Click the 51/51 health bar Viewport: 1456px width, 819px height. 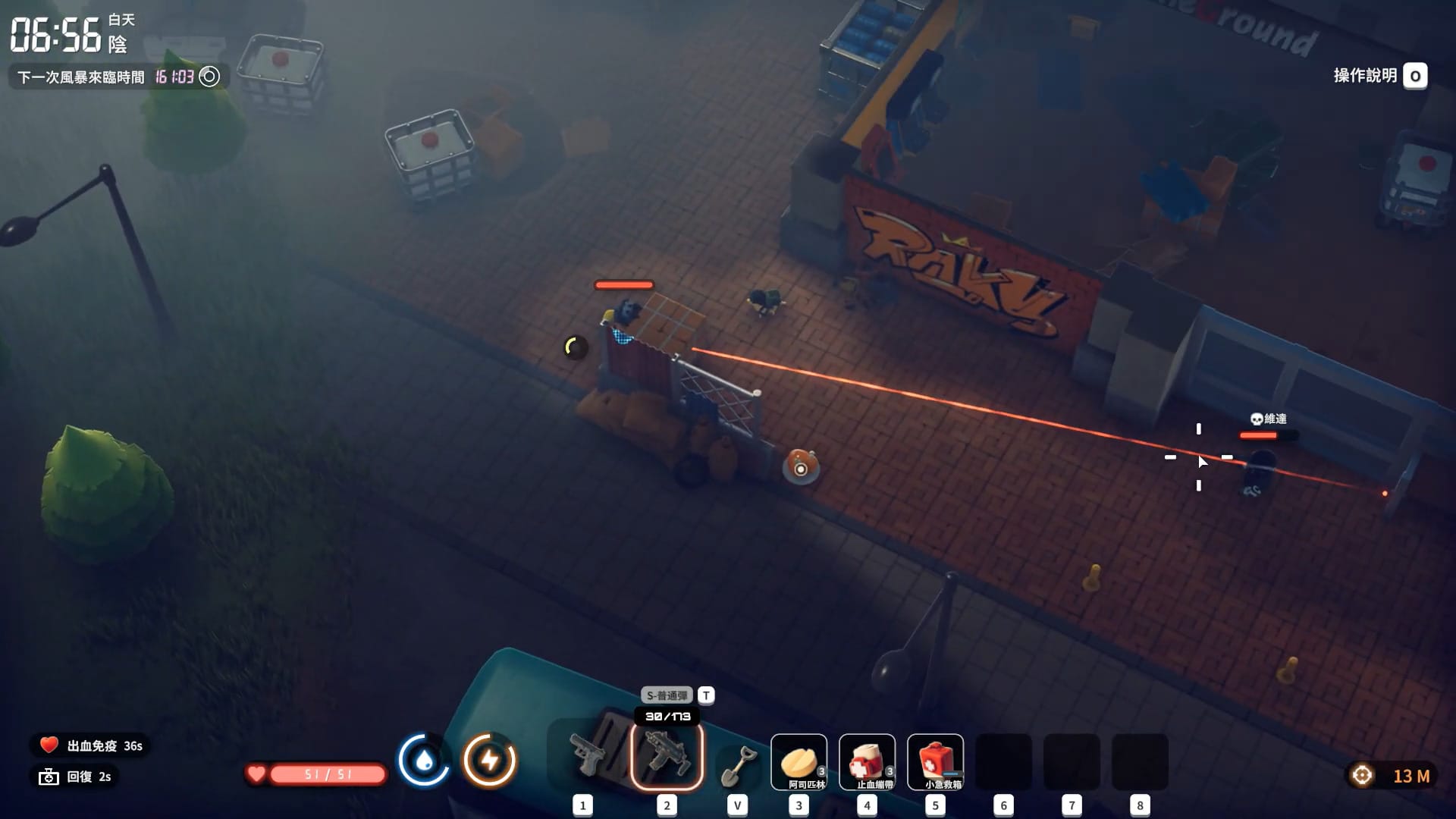pos(328,774)
